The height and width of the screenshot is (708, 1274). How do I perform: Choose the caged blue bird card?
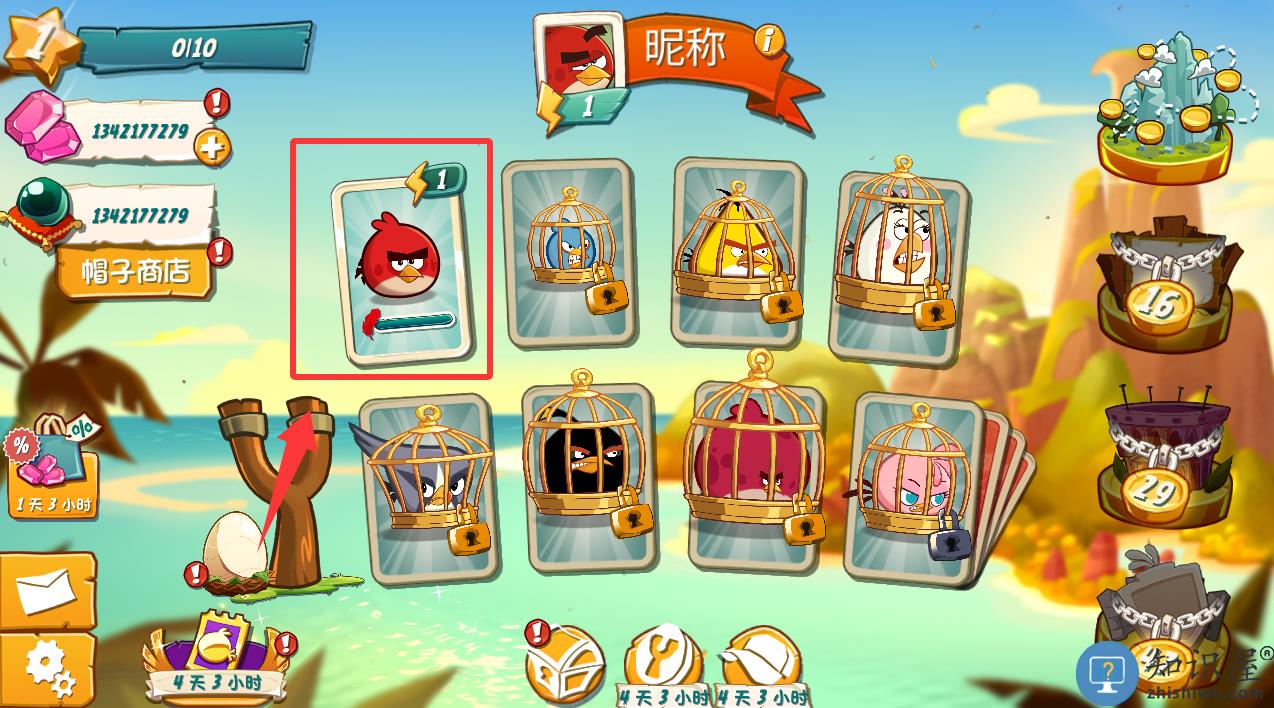568,254
